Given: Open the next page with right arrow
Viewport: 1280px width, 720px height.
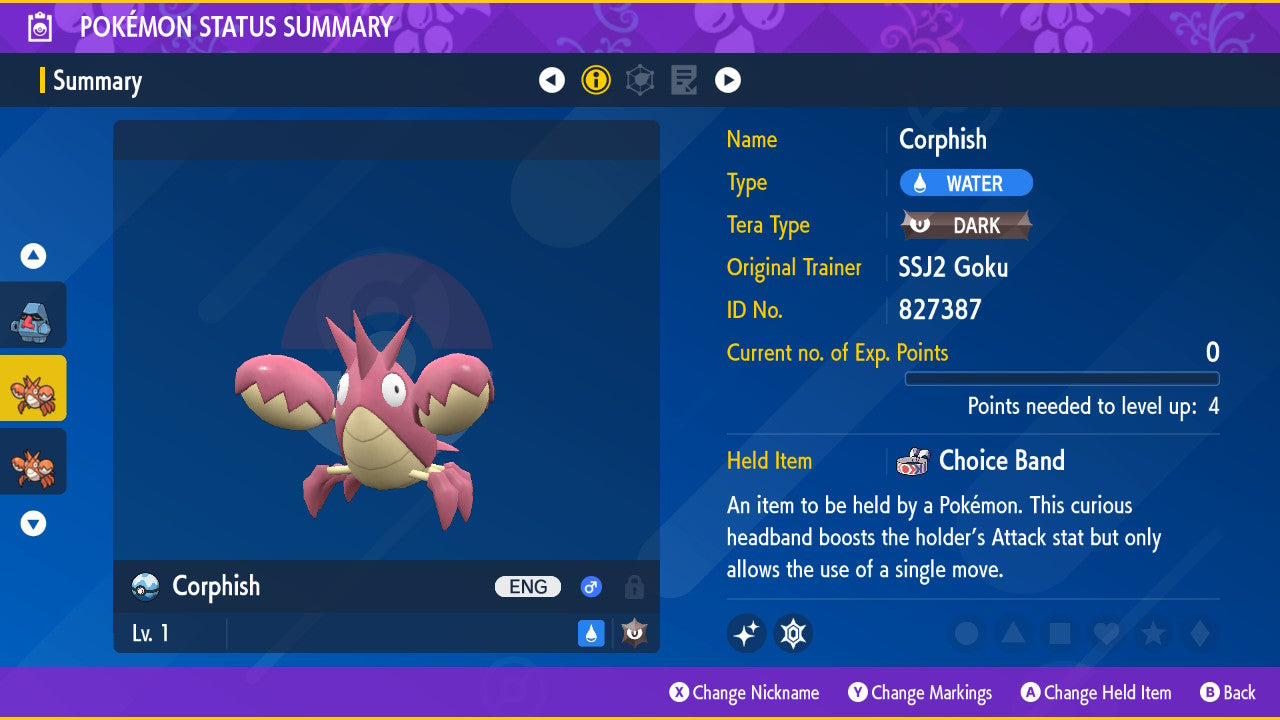Looking at the screenshot, I should coord(727,80).
